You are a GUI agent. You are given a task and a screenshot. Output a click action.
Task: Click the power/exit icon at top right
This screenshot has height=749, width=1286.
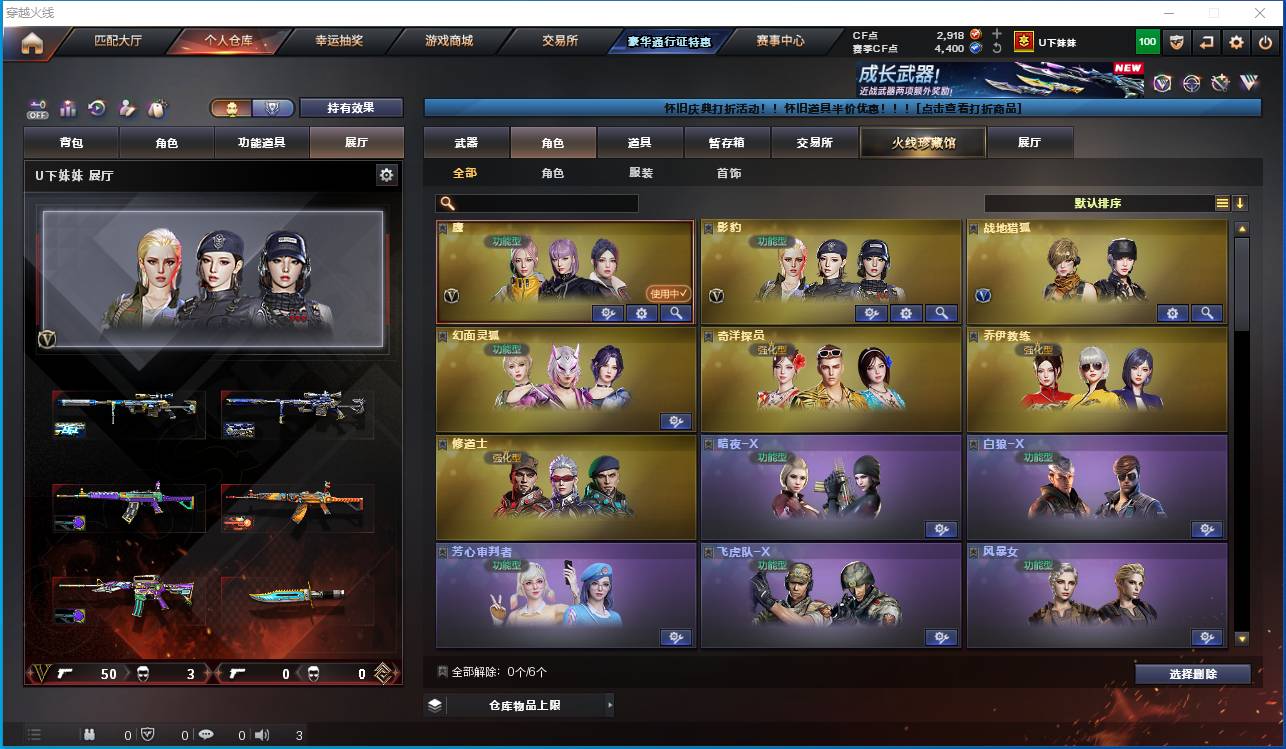point(1265,41)
